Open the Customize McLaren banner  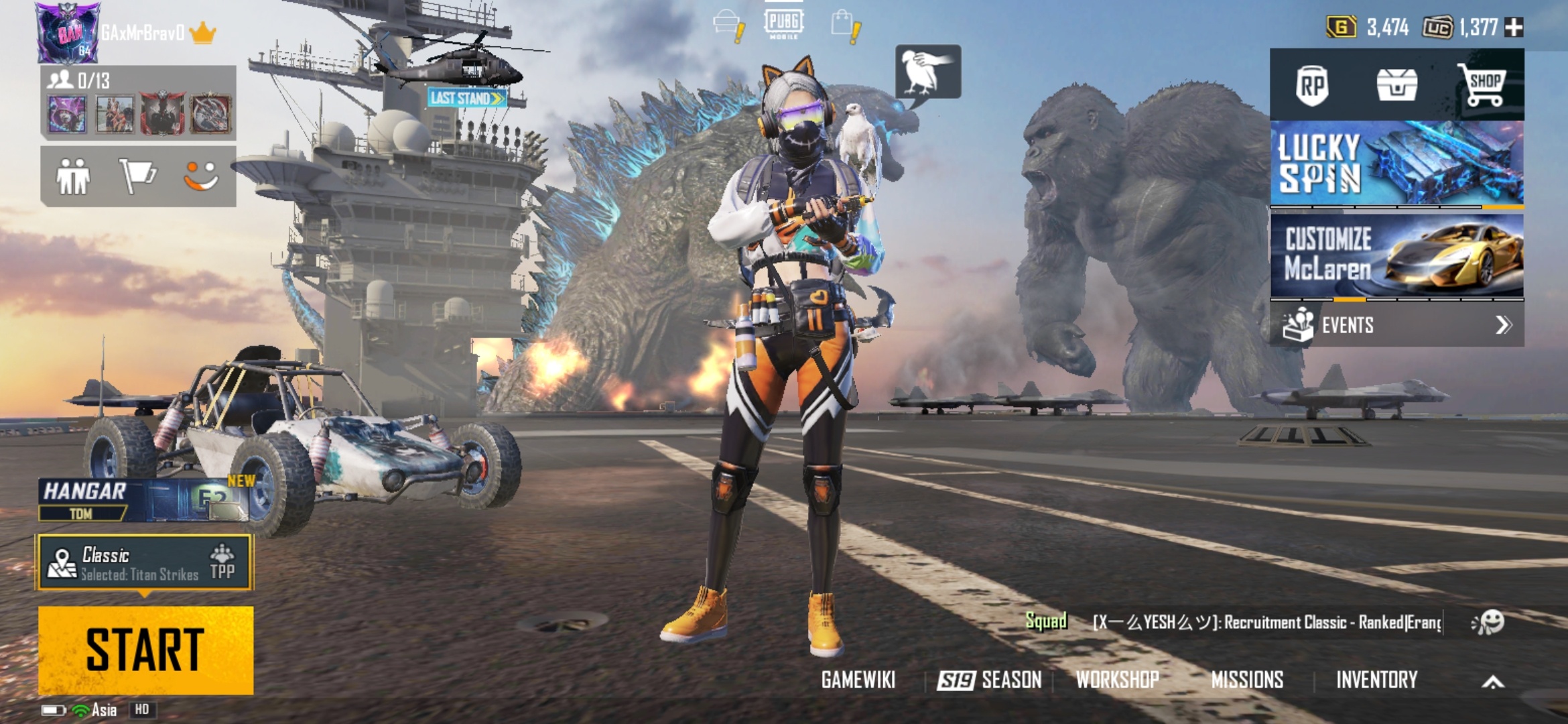(1396, 255)
